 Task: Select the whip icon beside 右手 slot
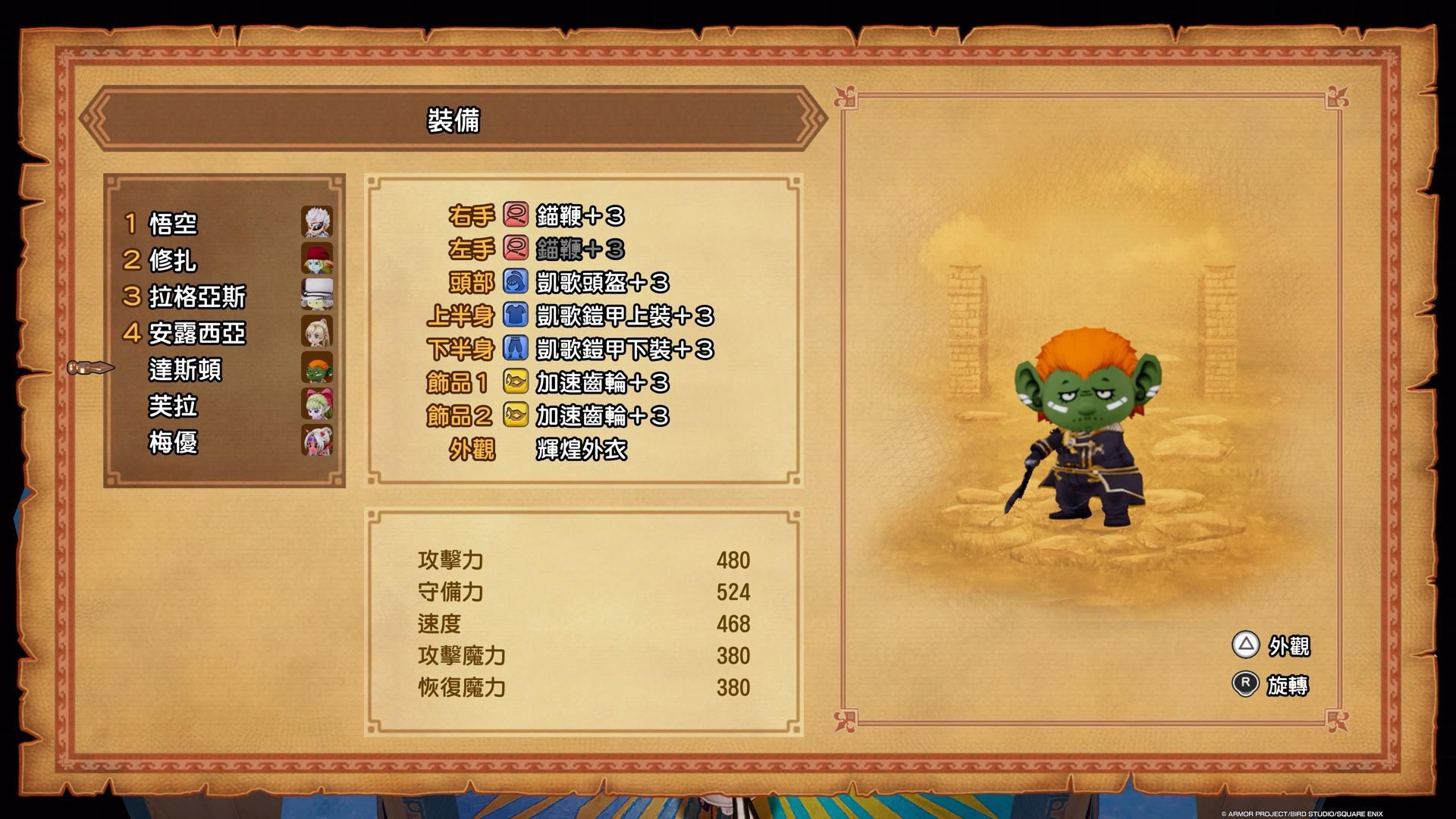coord(514,216)
